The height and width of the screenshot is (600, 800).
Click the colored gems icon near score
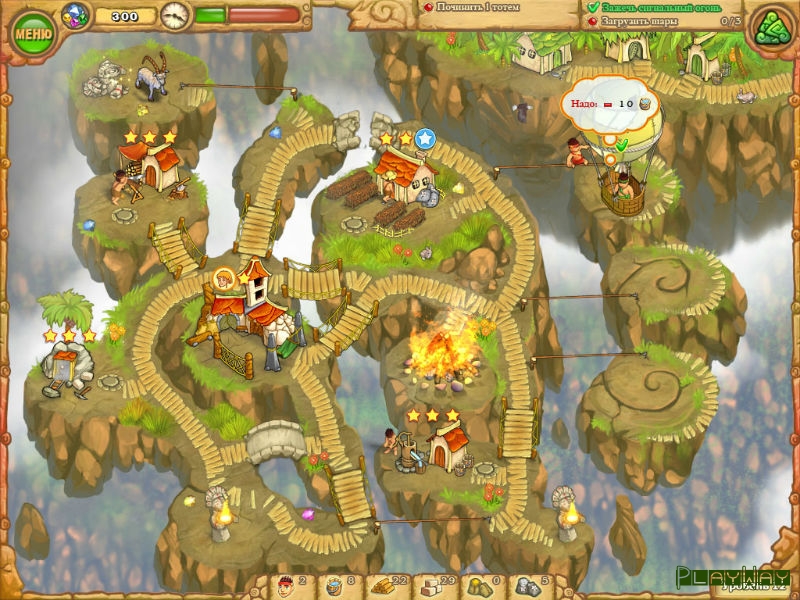point(75,14)
